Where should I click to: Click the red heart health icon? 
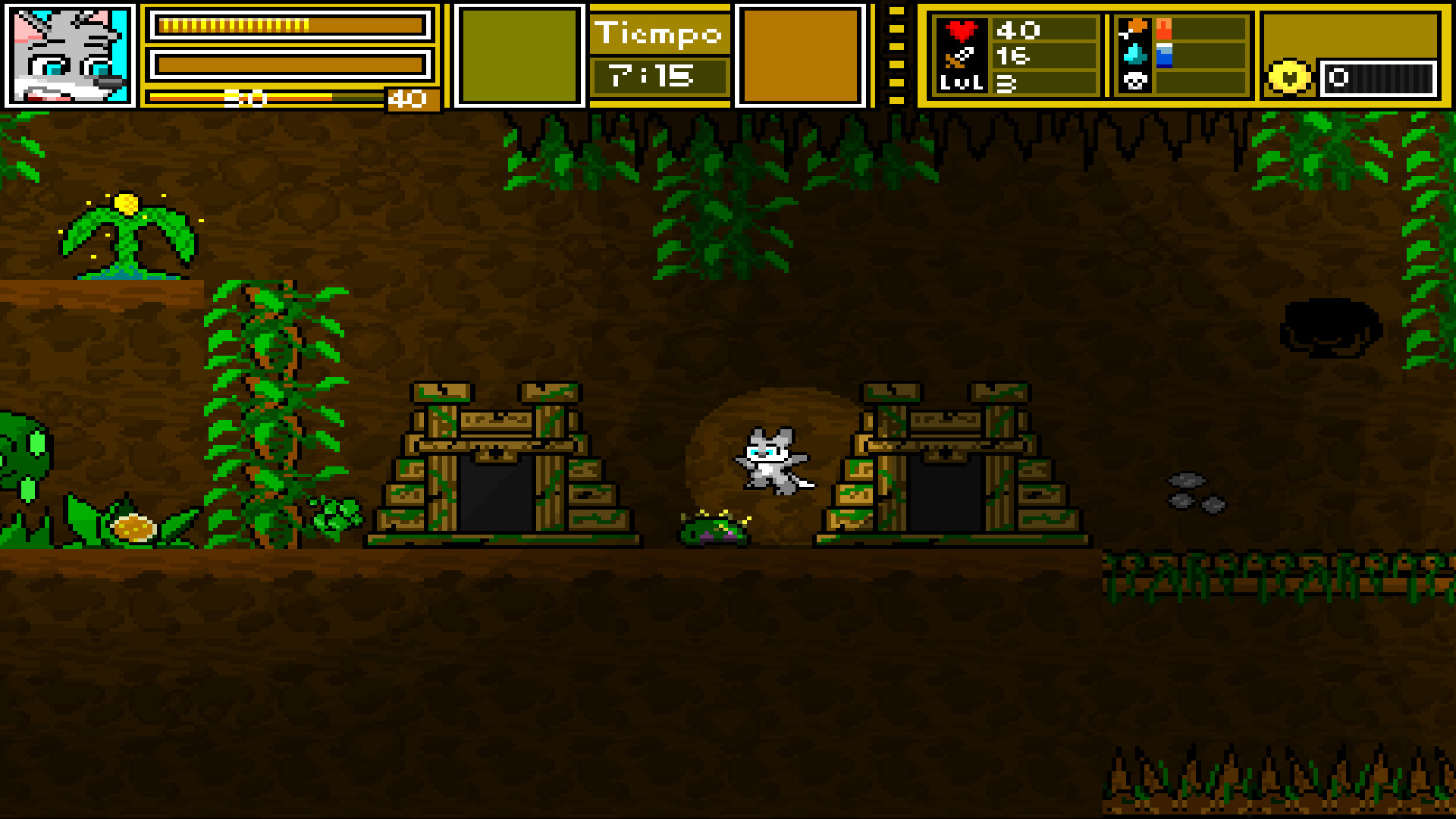(962, 32)
